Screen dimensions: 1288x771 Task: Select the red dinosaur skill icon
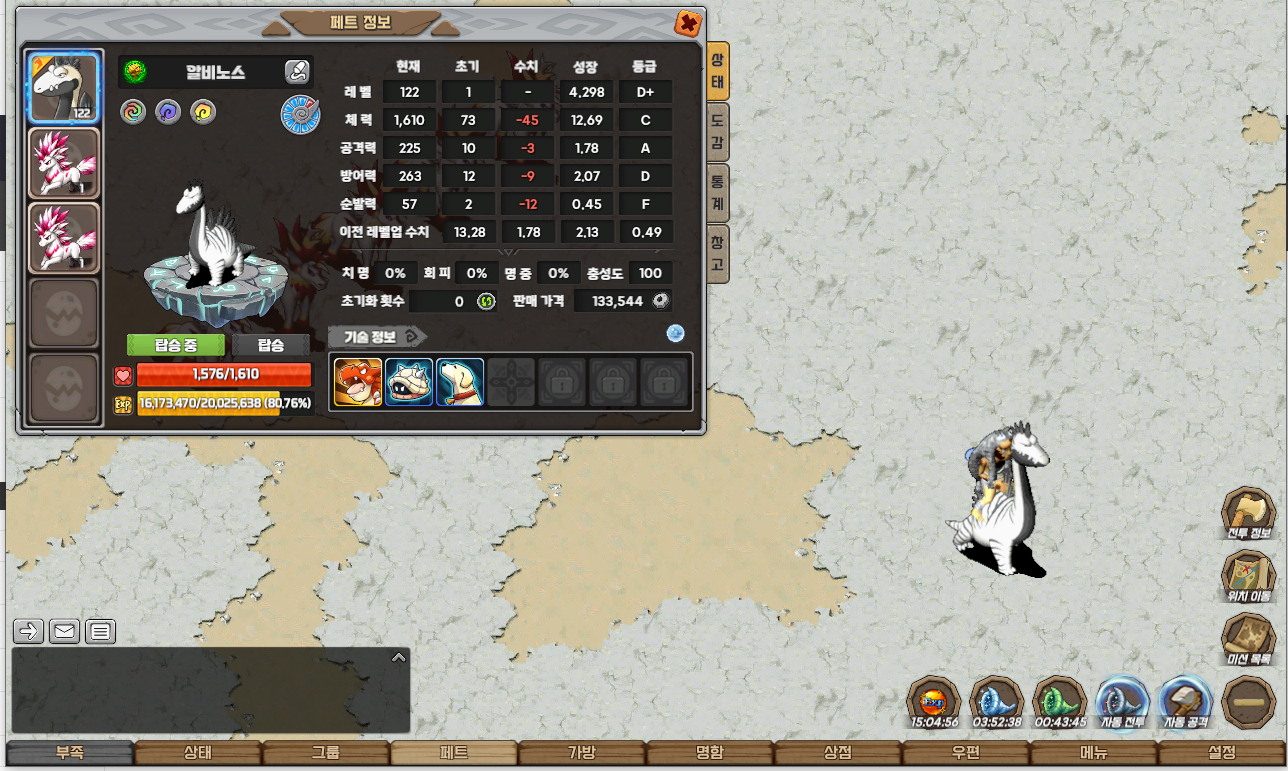point(358,382)
